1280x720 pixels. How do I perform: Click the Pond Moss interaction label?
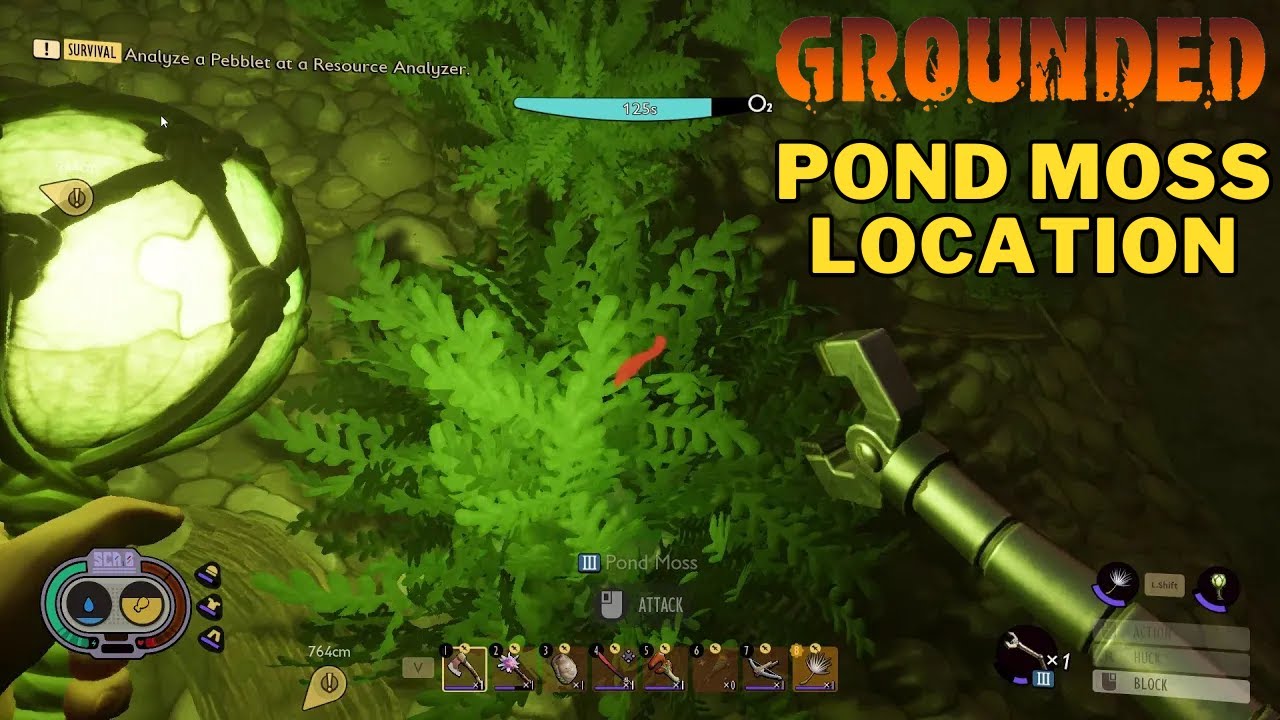[x=638, y=562]
